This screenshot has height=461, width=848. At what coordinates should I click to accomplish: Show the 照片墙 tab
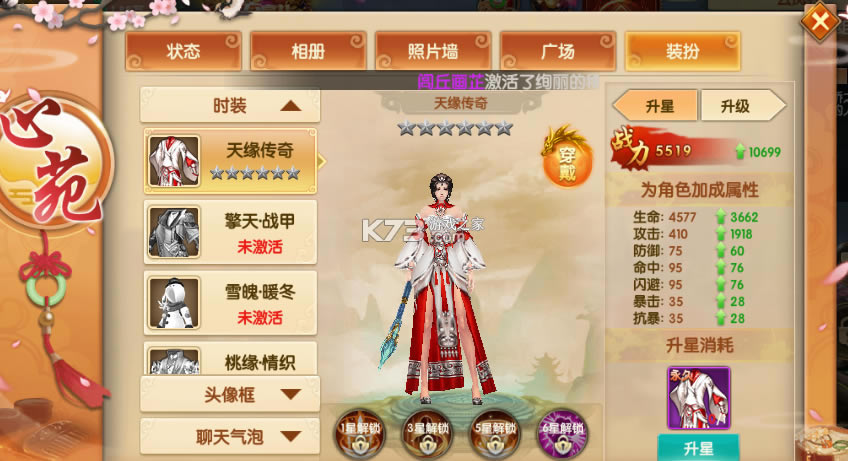(x=433, y=51)
